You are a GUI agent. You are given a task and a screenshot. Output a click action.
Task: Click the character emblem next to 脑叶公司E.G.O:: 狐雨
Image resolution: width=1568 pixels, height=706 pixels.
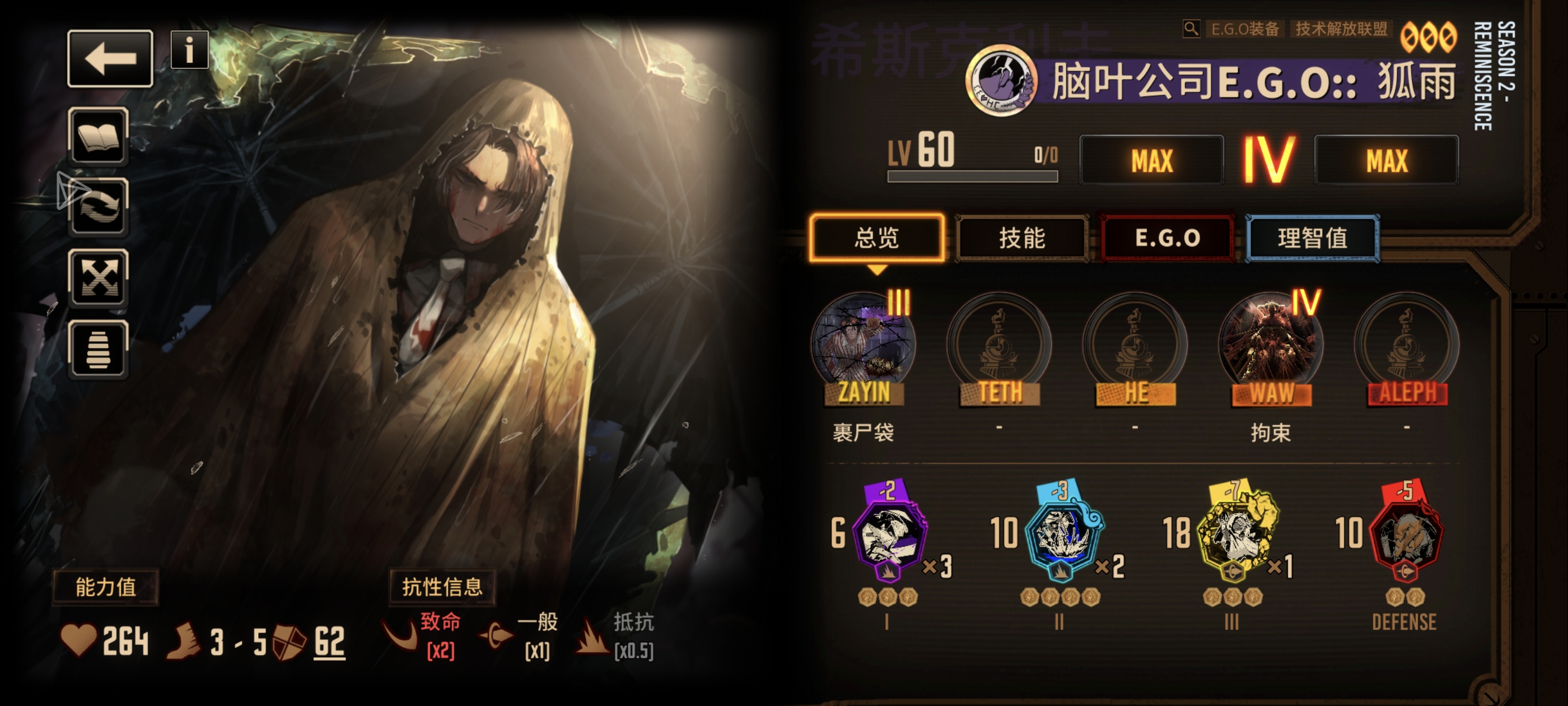coord(1002,81)
